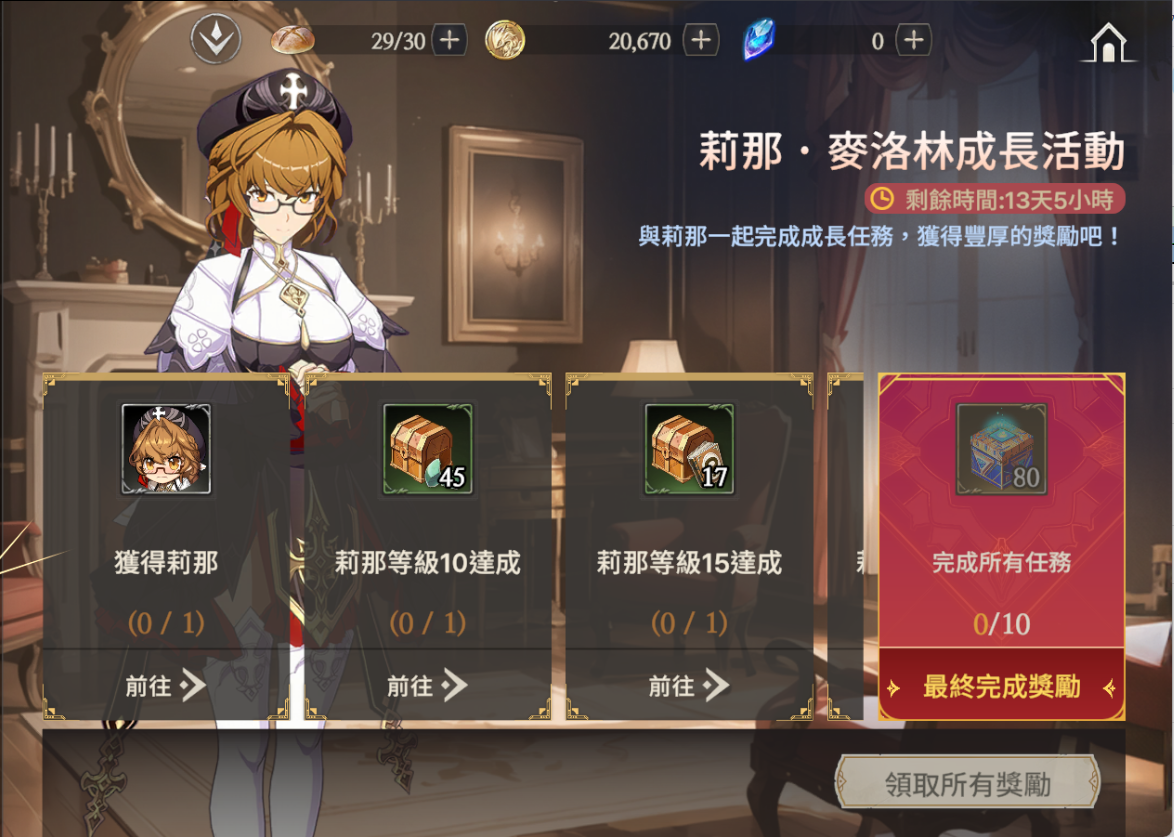Inspect the treasure chest reward with 45
Screen dimensions: 1174x837
click(x=428, y=449)
